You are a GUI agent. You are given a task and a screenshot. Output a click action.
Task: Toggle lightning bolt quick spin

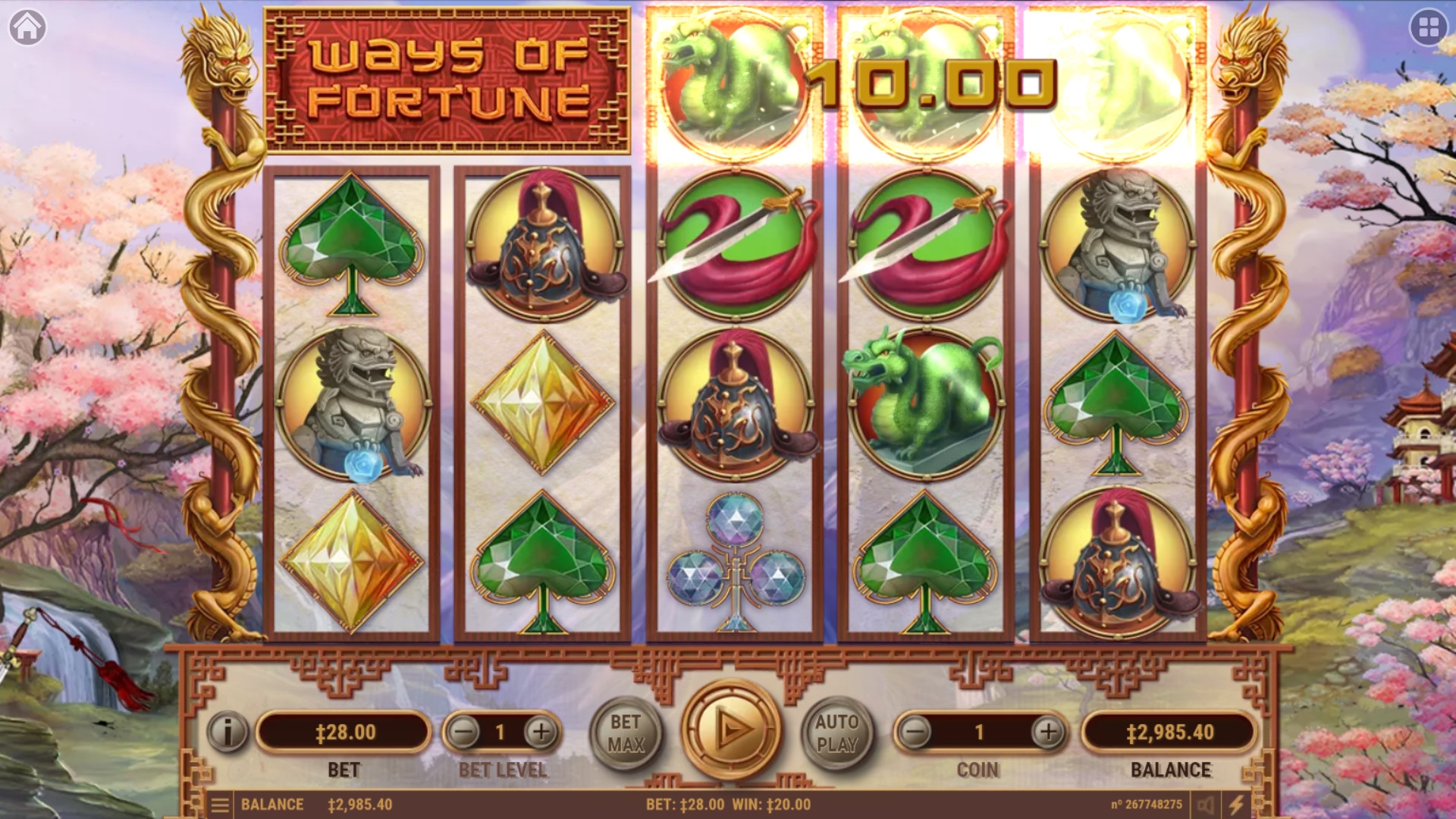click(x=1237, y=805)
